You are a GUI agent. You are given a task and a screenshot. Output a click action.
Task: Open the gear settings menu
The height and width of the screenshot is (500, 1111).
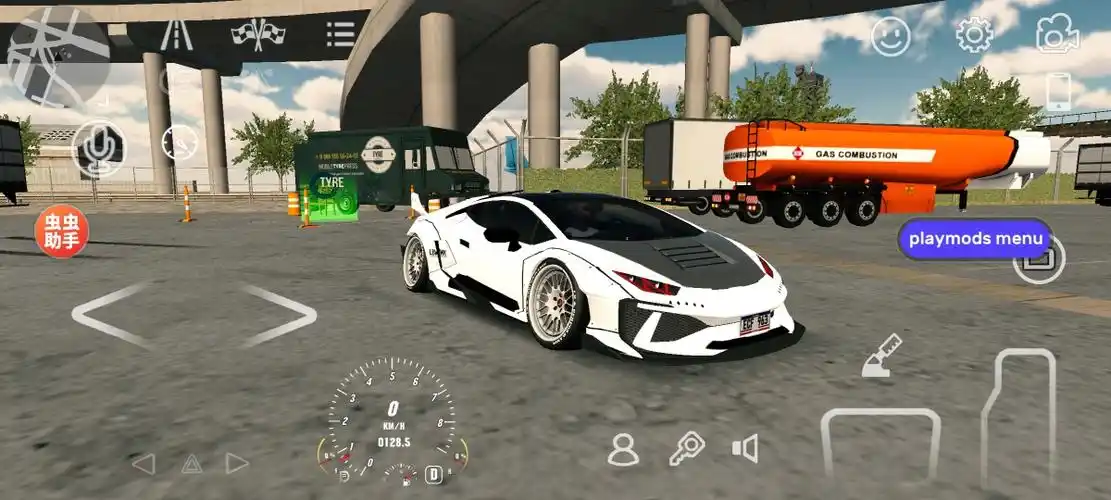973,36
